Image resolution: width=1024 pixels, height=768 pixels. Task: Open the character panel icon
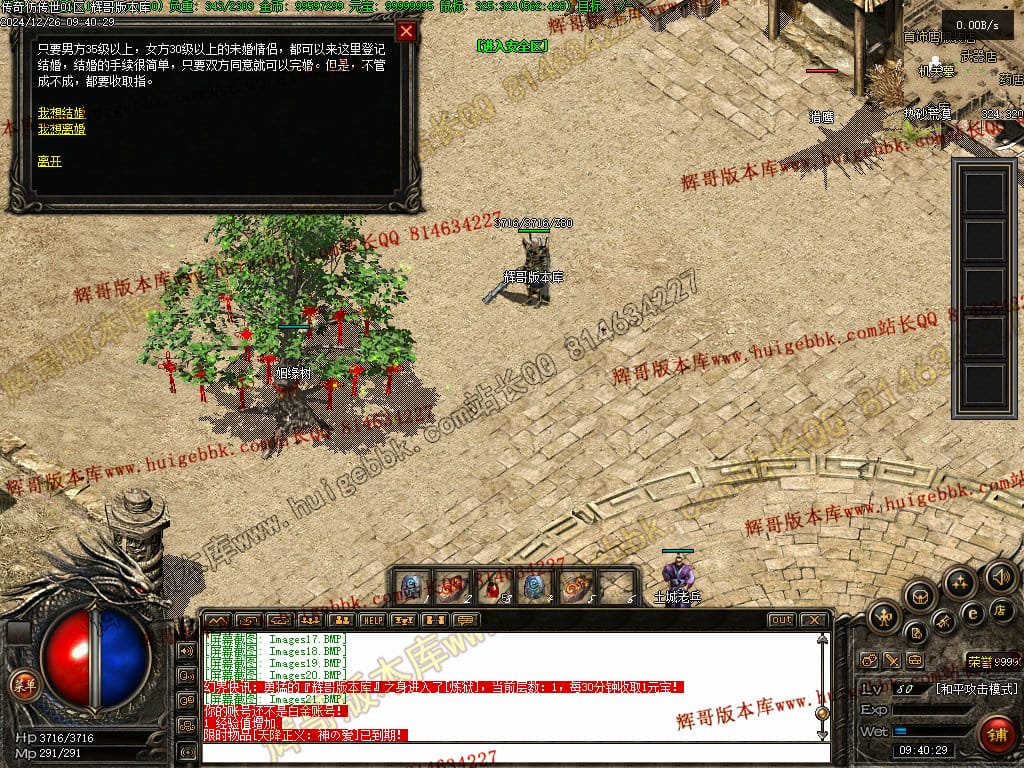884,617
